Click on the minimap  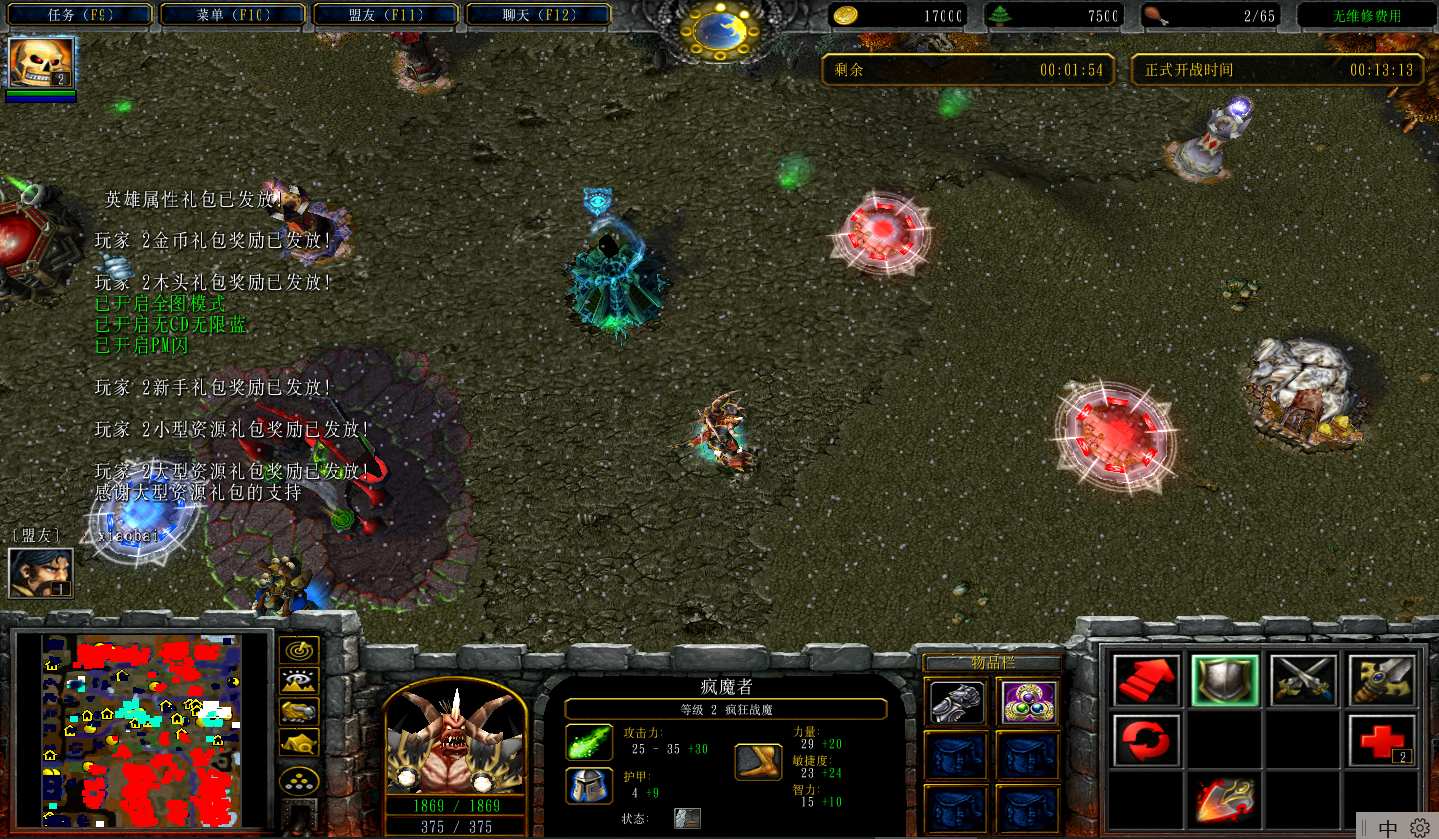(x=142, y=729)
